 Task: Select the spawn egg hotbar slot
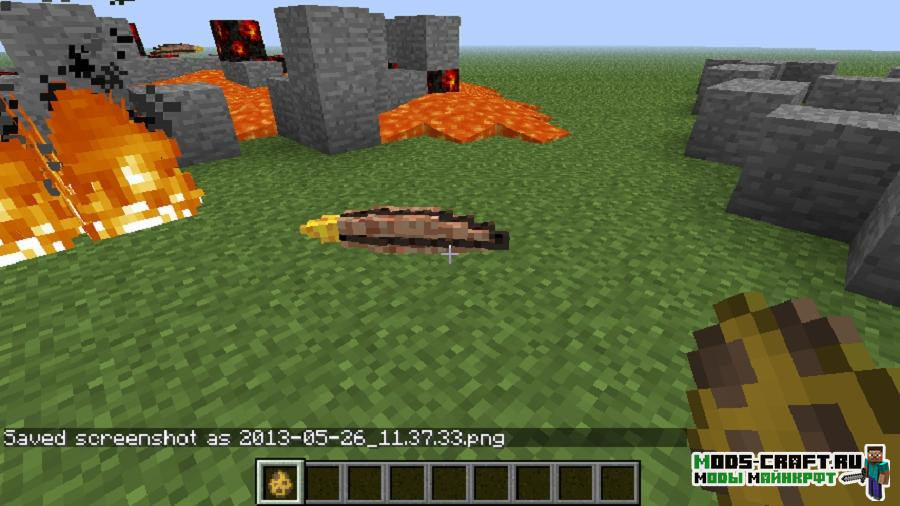[279, 483]
